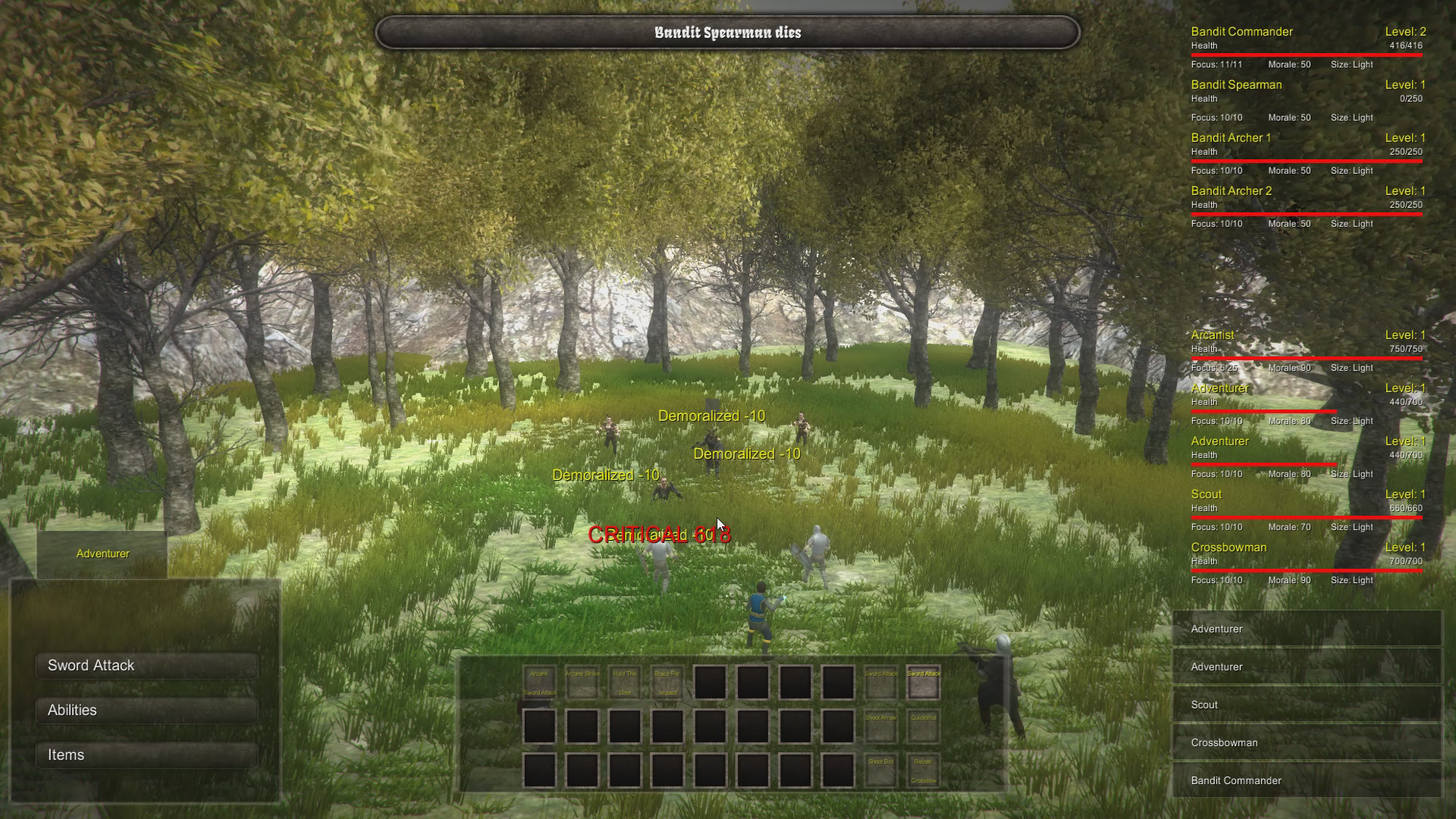Open the Items panel
The image size is (1456, 819).
point(146,755)
